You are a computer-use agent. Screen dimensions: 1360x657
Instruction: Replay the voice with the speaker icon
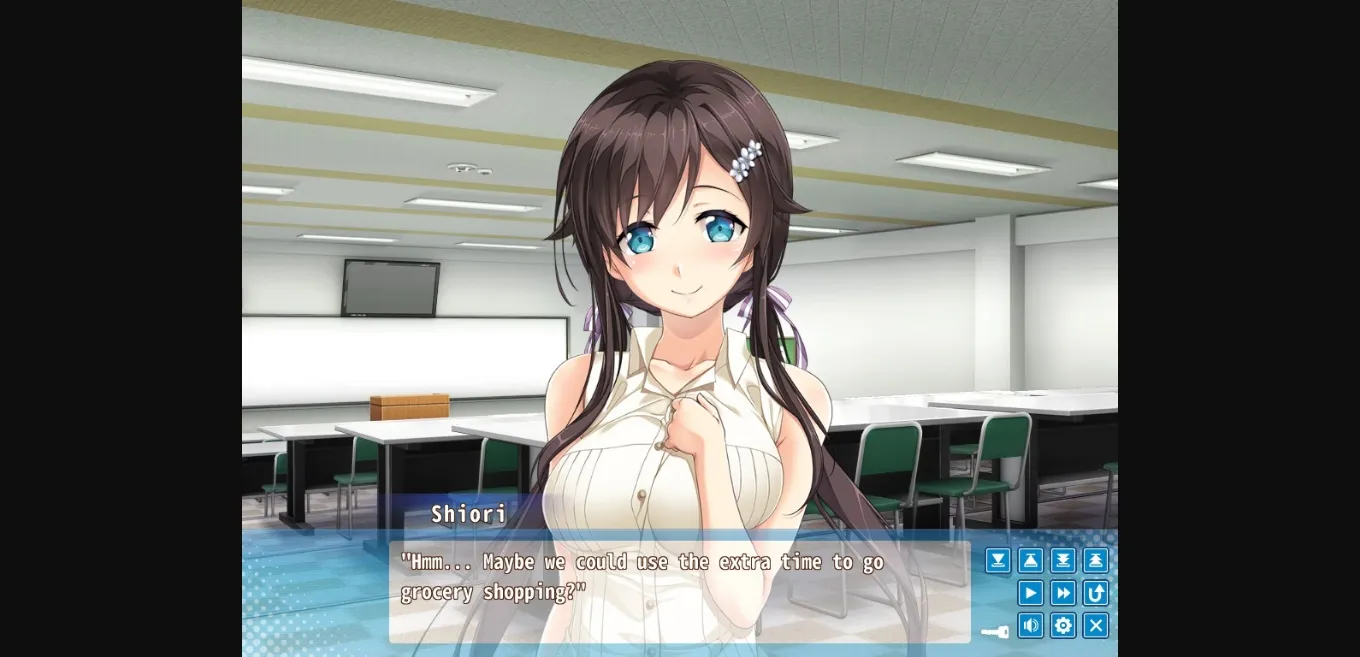[x=1030, y=626]
